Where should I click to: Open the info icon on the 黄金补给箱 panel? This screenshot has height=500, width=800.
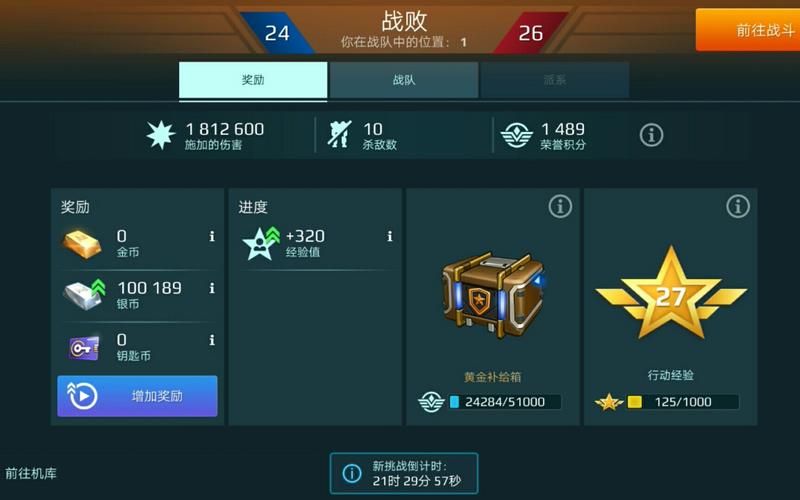click(560, 207)
